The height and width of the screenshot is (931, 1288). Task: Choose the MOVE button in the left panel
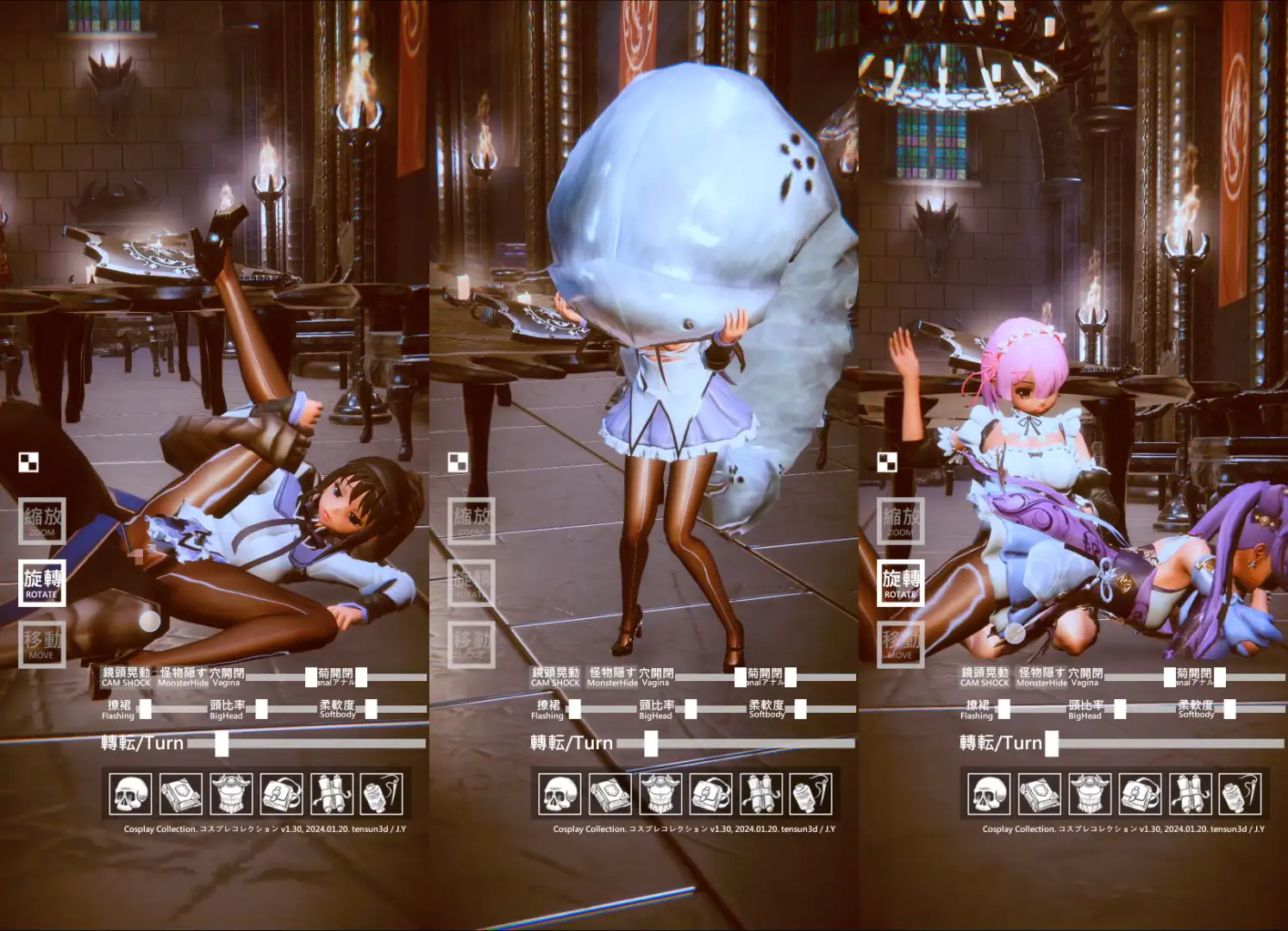pyautogui.click(x=41, y=644)
